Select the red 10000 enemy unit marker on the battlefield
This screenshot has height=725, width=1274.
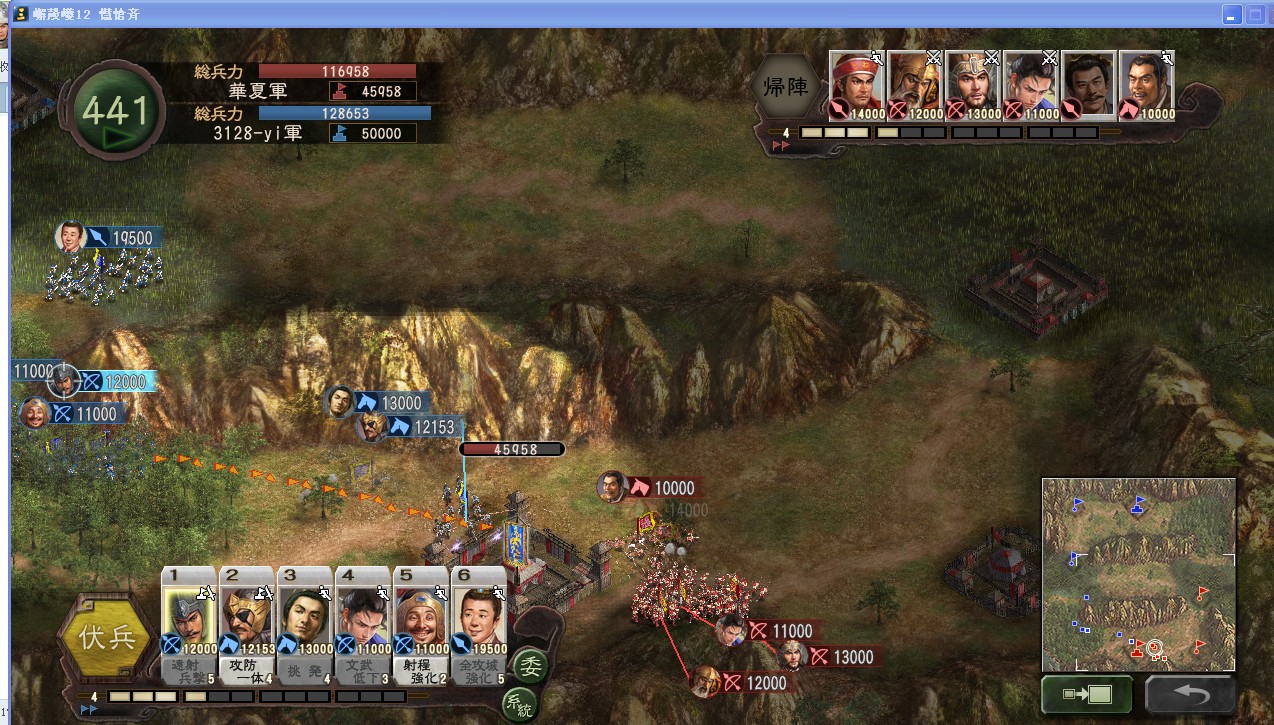tap(660, 488)
